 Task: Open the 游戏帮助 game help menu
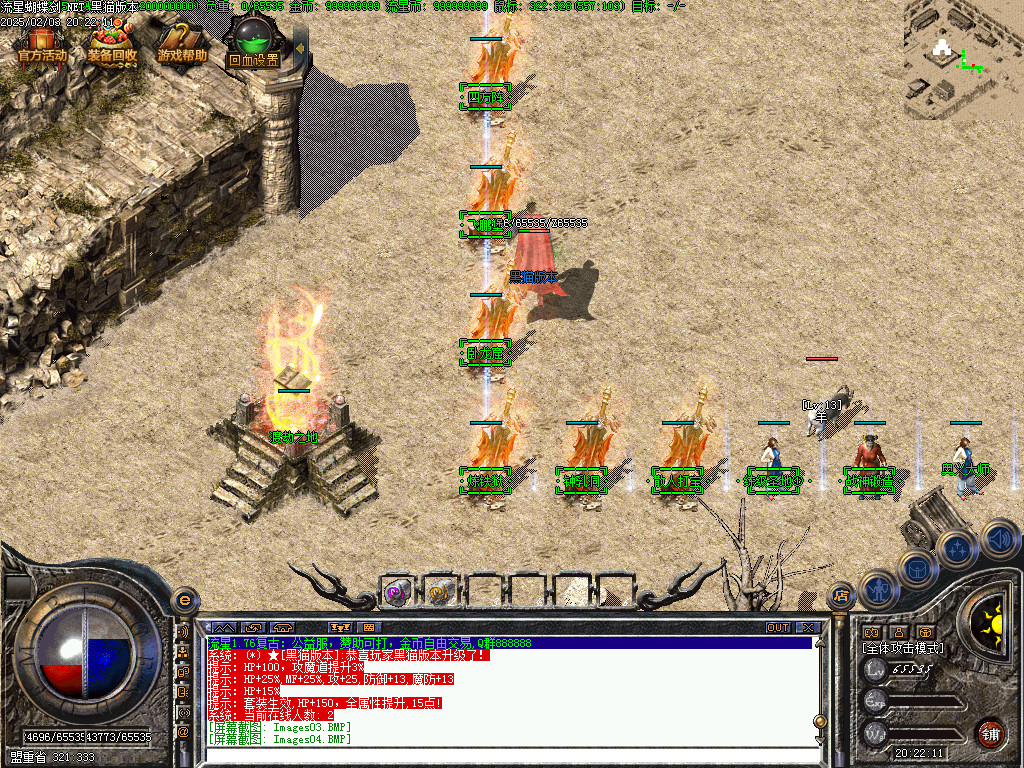click(182, 46)
